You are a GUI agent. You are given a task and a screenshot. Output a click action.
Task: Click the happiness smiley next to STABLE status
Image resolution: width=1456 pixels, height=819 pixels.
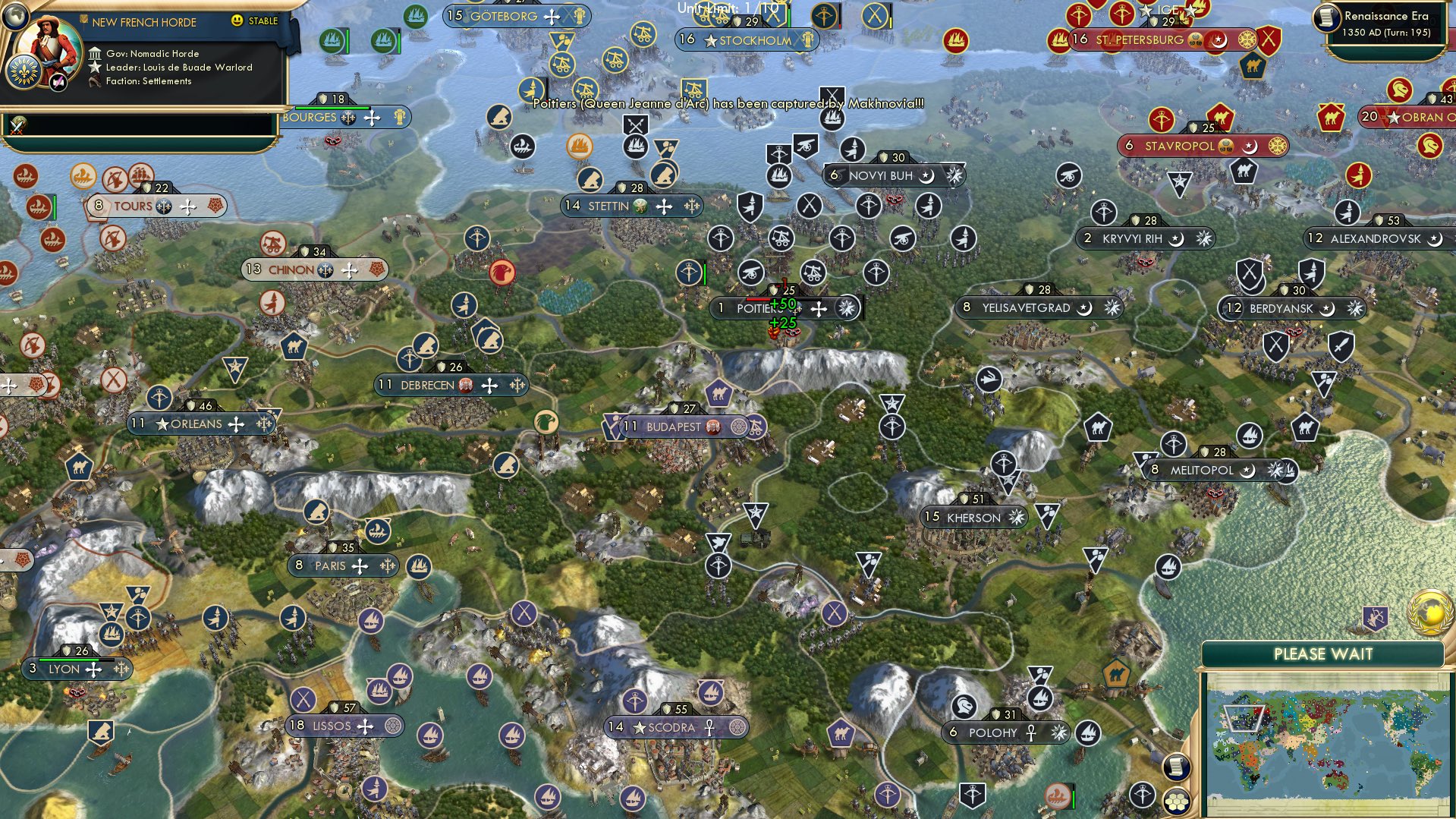tap(236, 21)
